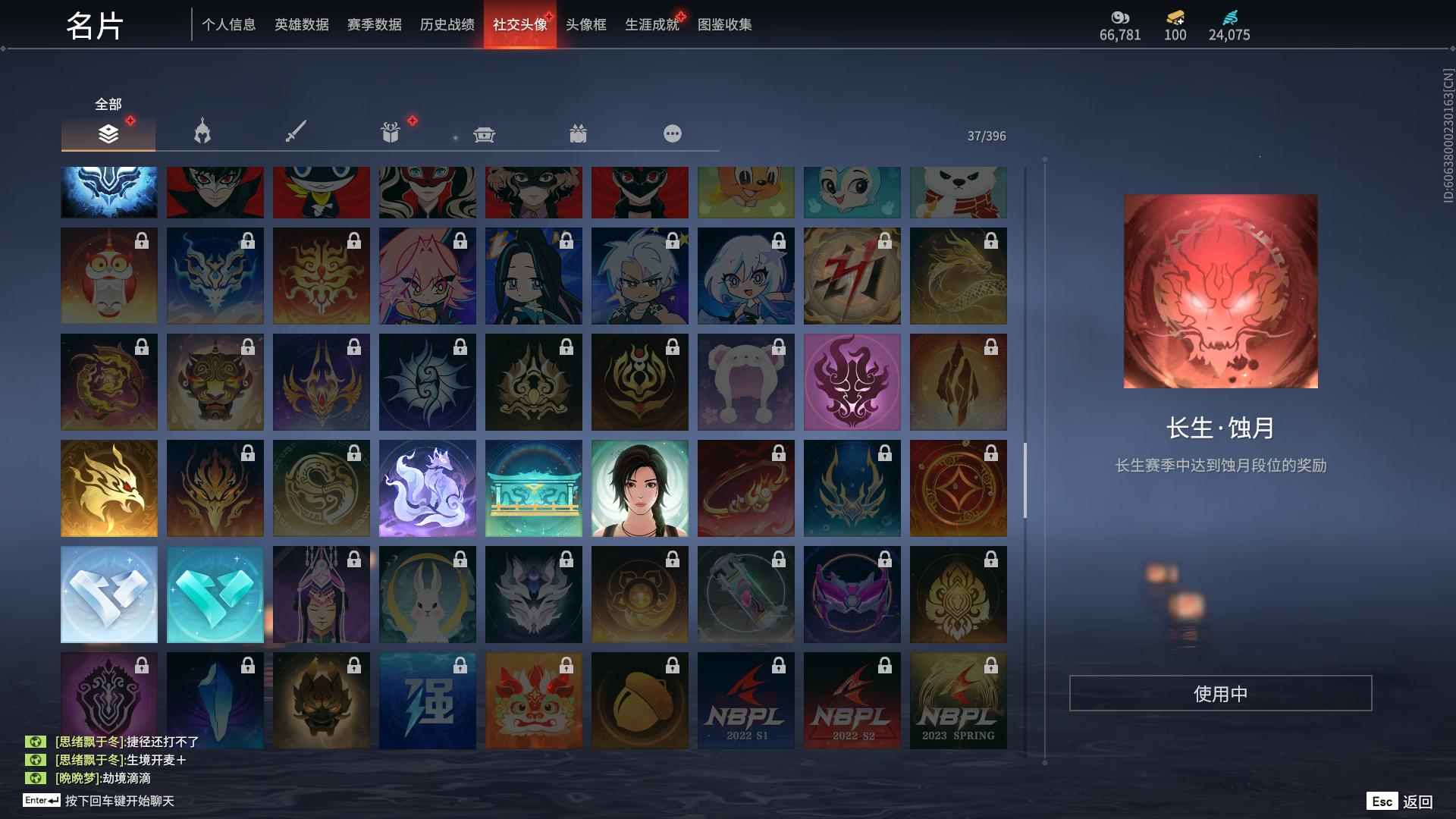Viewport: 1456px width, 819px height.
Task: Open the 历史战绩 tab
Action: pyautogui.click(x=444, y=24)
